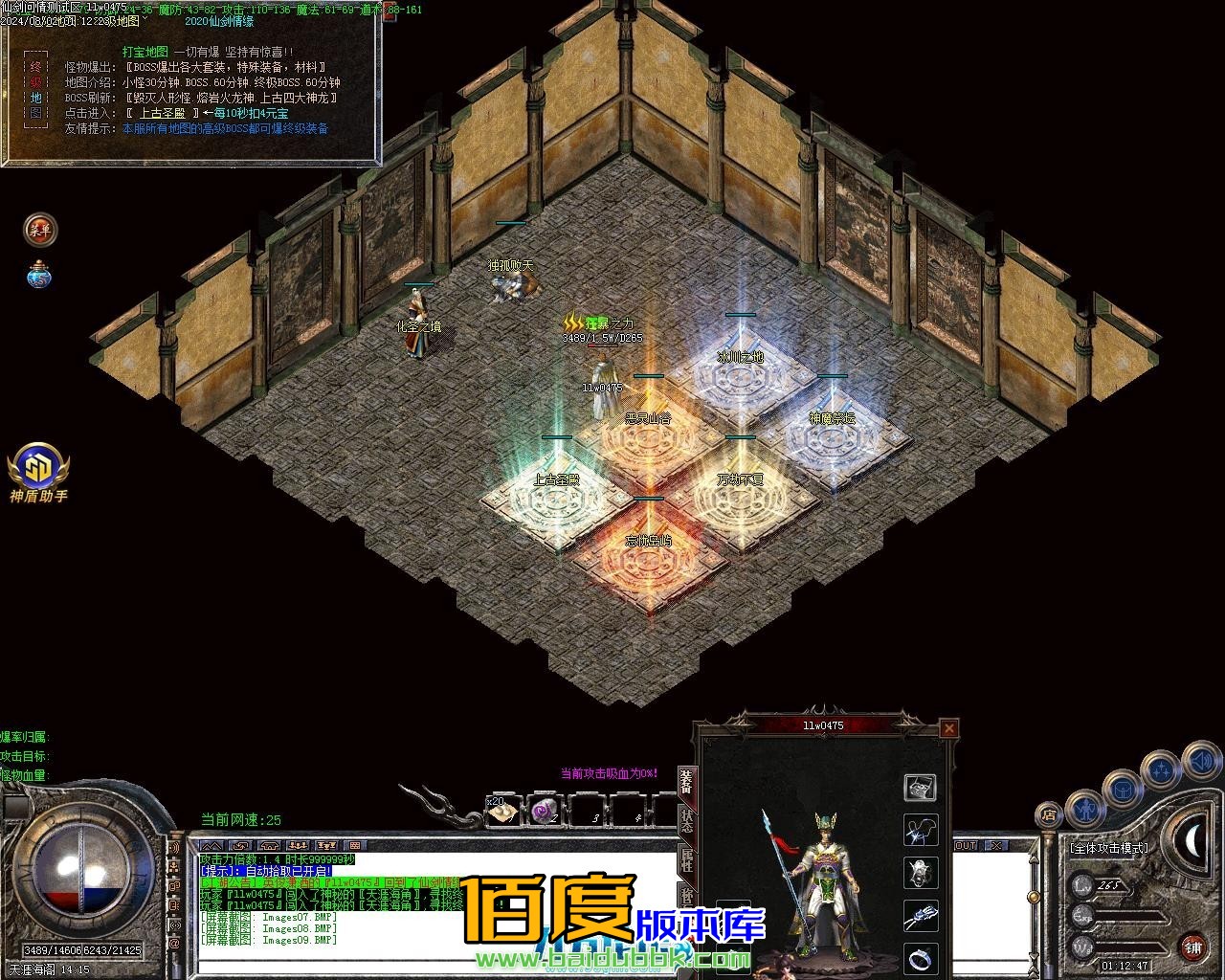Open the round 店 shop button
Image resolution: width=1225 pixels, height=980 pixels.
click(x=1049, y=814)
